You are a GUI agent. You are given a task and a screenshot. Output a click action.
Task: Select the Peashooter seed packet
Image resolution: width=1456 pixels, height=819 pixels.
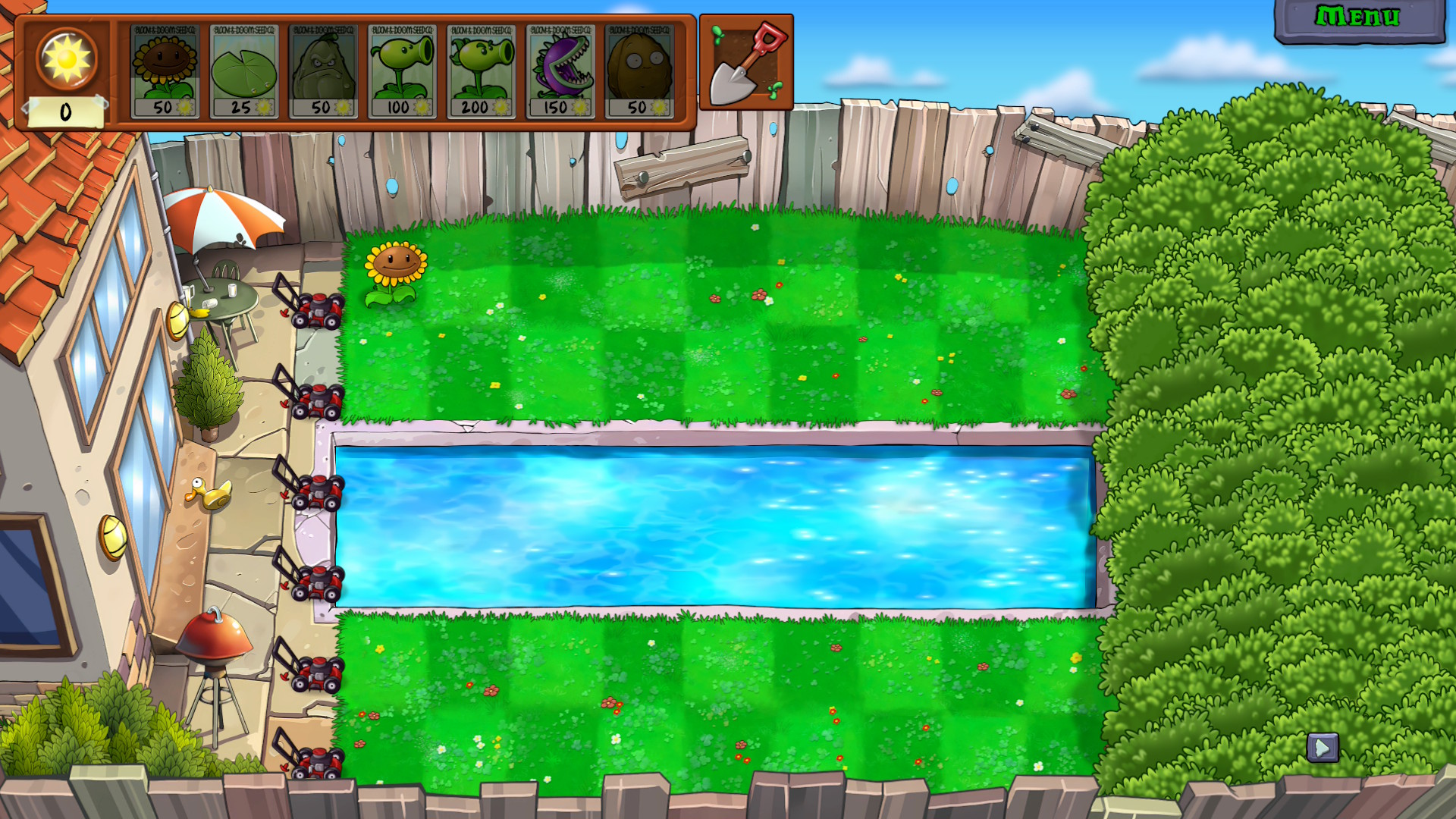[x=402, y=72]
